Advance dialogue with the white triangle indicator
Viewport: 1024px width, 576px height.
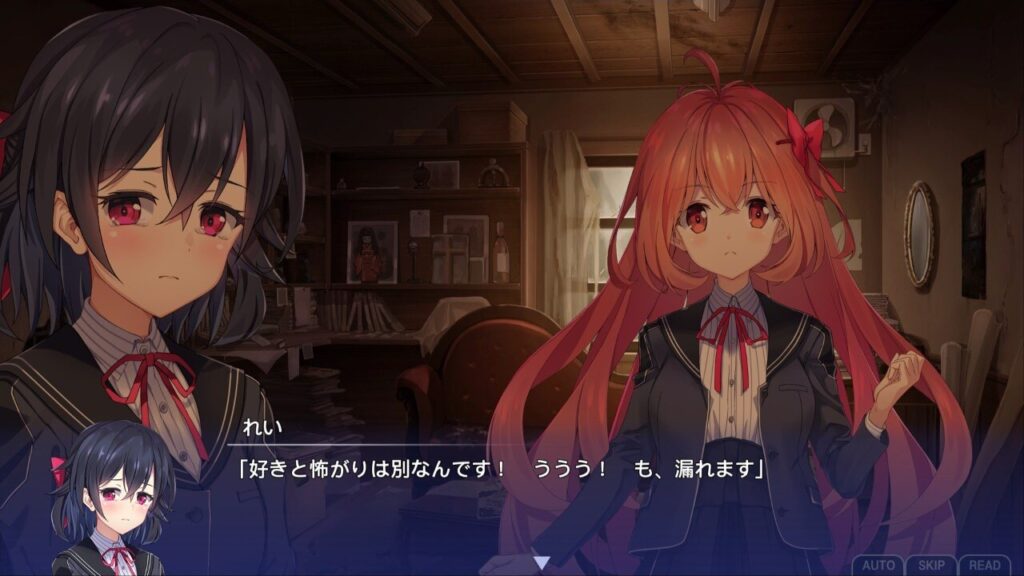tap(540, 563)
